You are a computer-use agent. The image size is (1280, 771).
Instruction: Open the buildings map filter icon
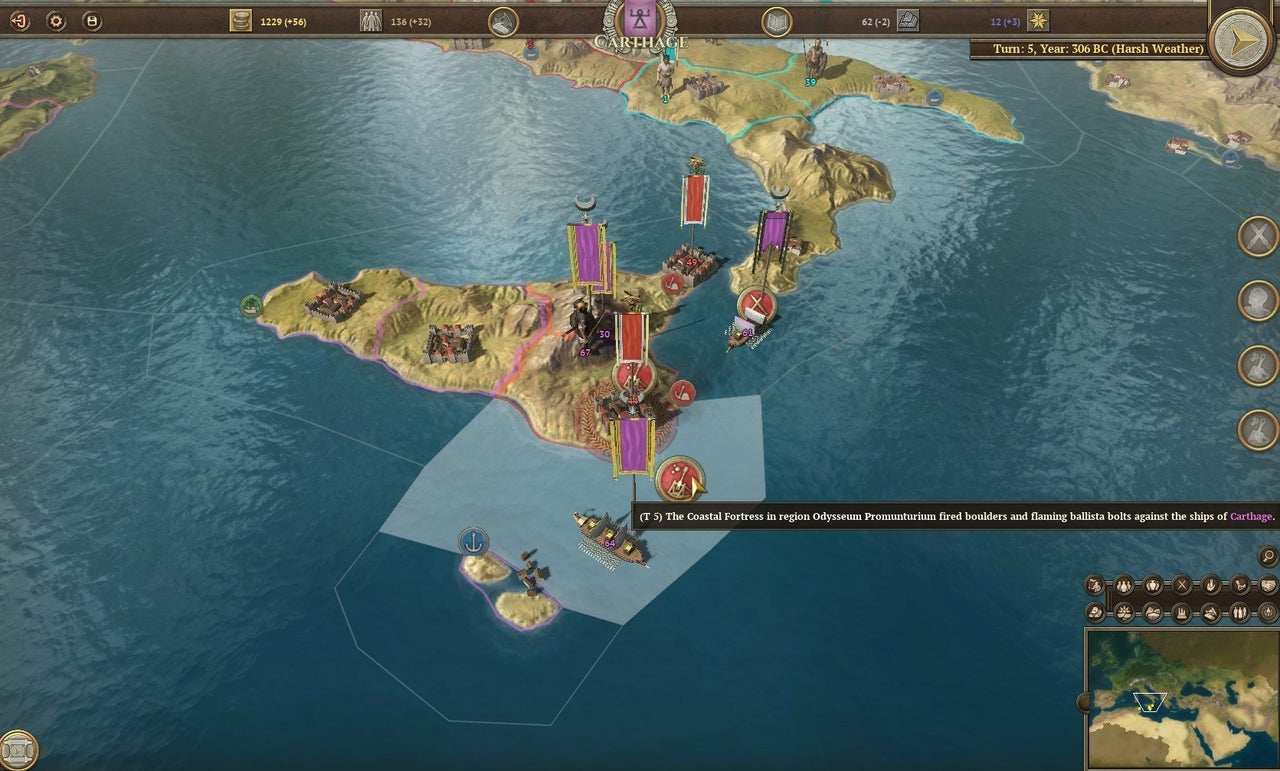1181,611
